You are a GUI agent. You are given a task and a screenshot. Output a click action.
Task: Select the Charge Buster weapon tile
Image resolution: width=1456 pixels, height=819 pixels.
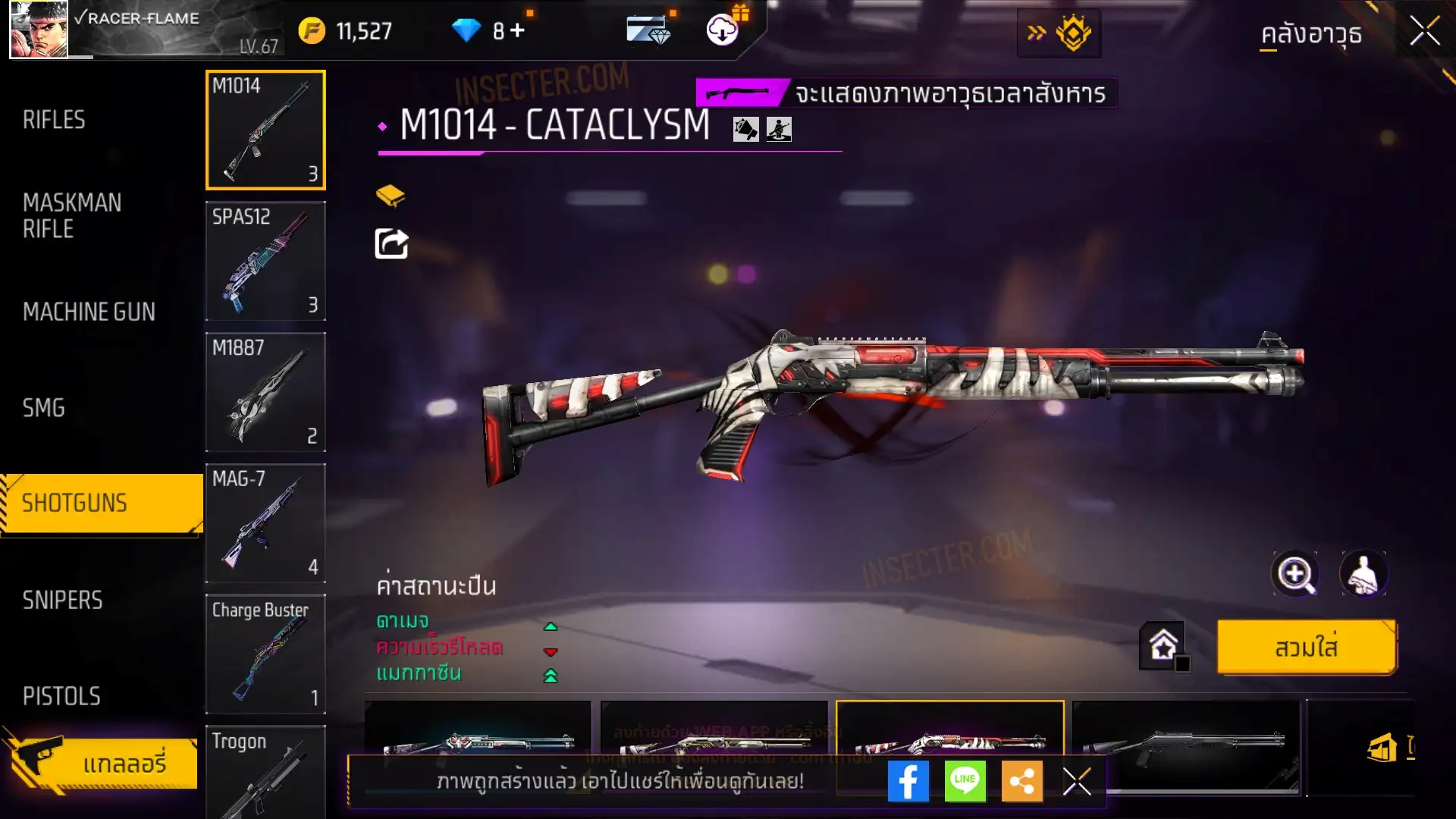point(265,654)
